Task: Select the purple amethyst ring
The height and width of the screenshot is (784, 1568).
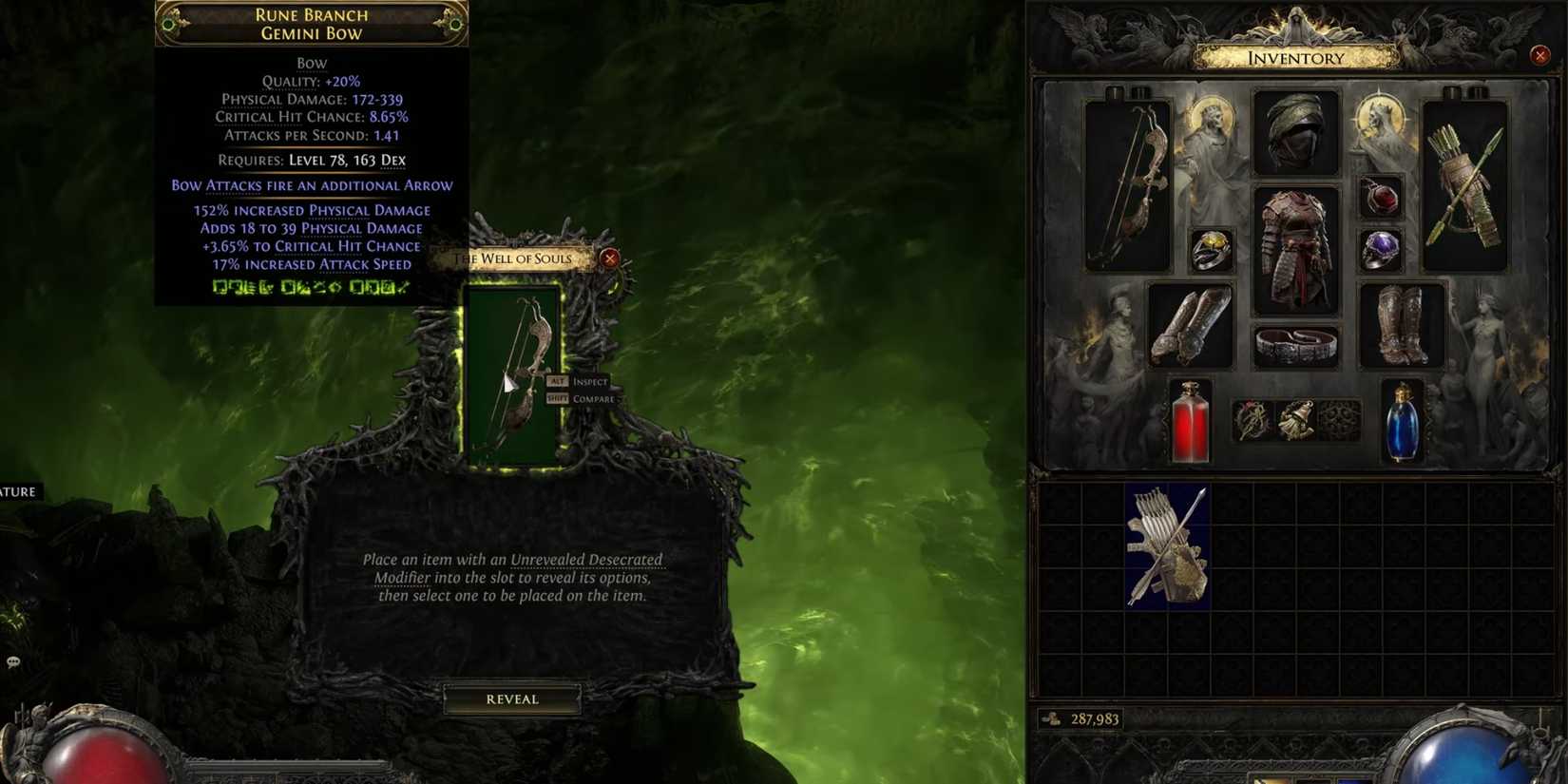Action: [1381, 251]
